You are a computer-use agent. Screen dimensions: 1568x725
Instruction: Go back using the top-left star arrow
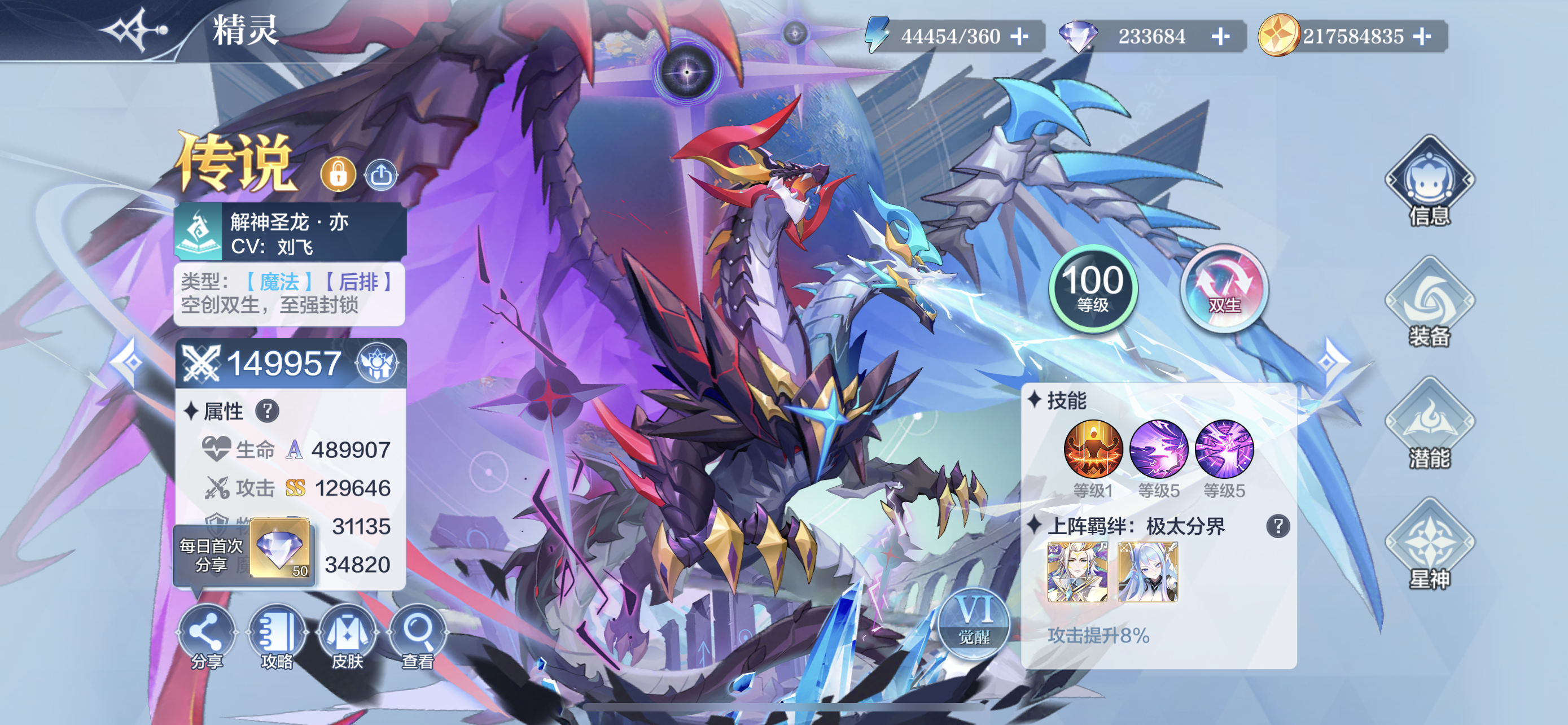pyautogui.click(x=134, y=29)
